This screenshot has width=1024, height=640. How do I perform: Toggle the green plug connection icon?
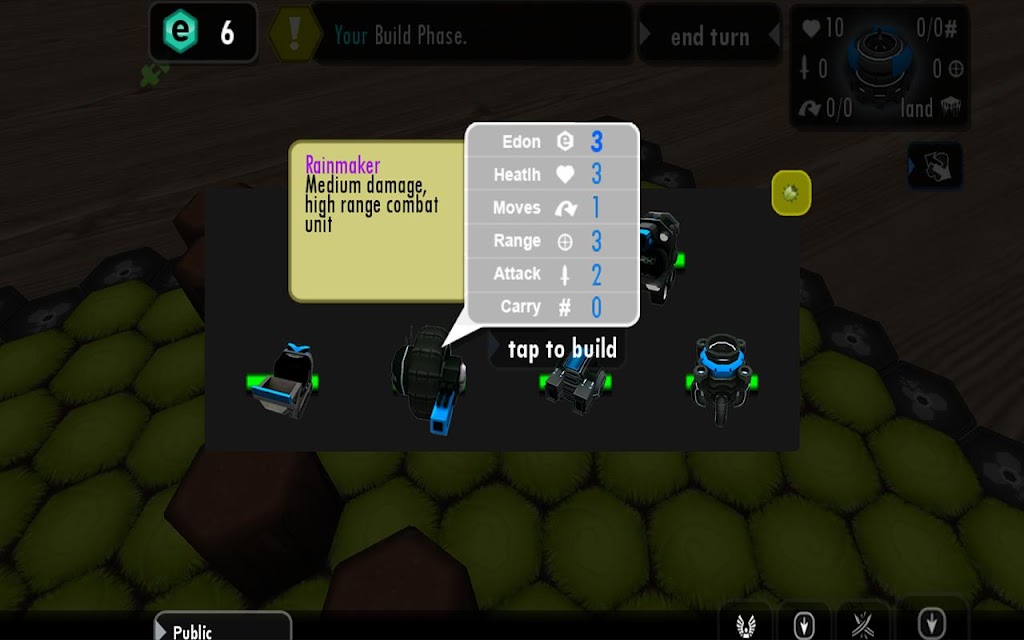(x=154, y=75)
